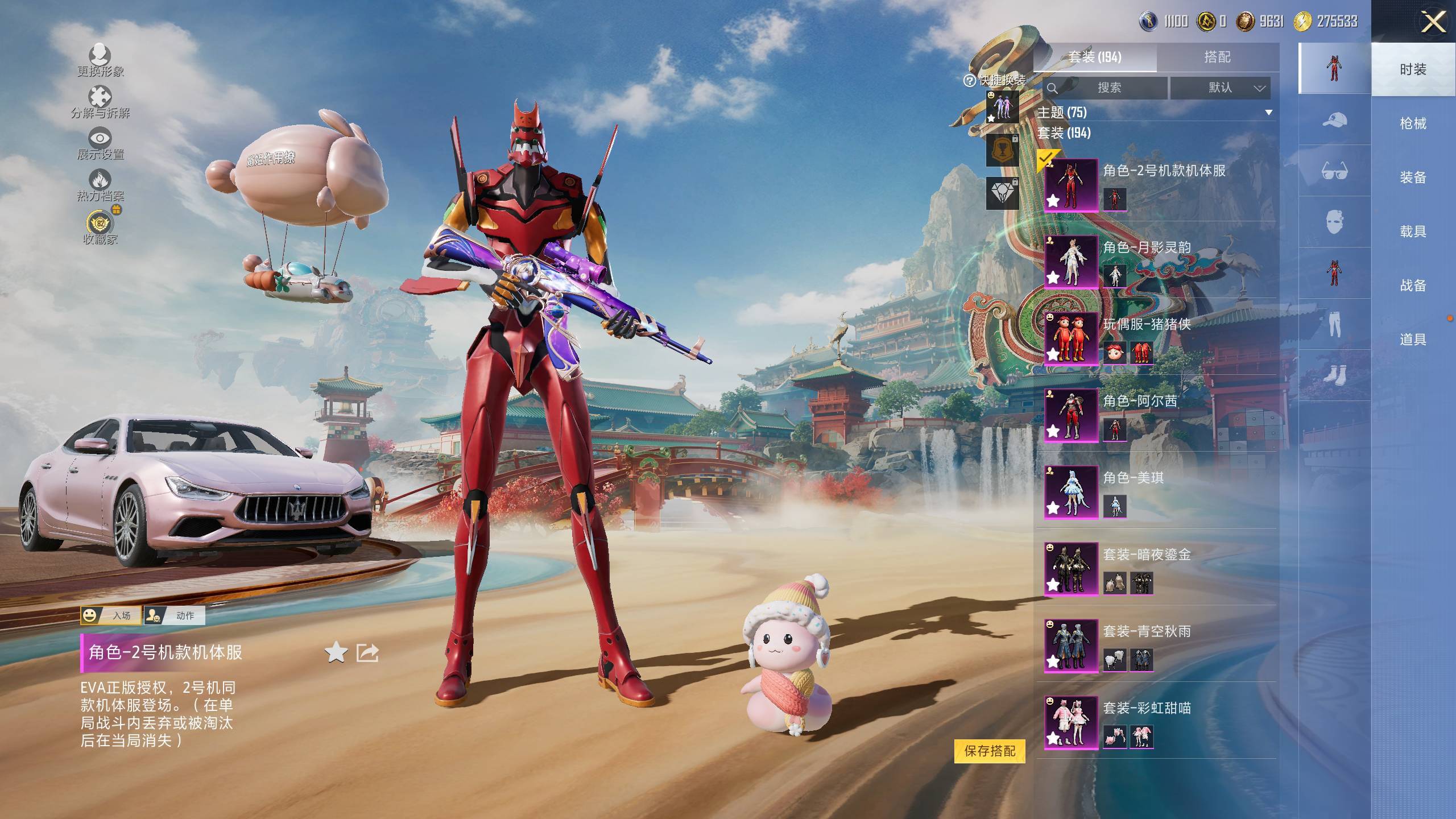Open the 道具 category
The width and height of the screenshot is (1456, 819).
pos(1413,340)
